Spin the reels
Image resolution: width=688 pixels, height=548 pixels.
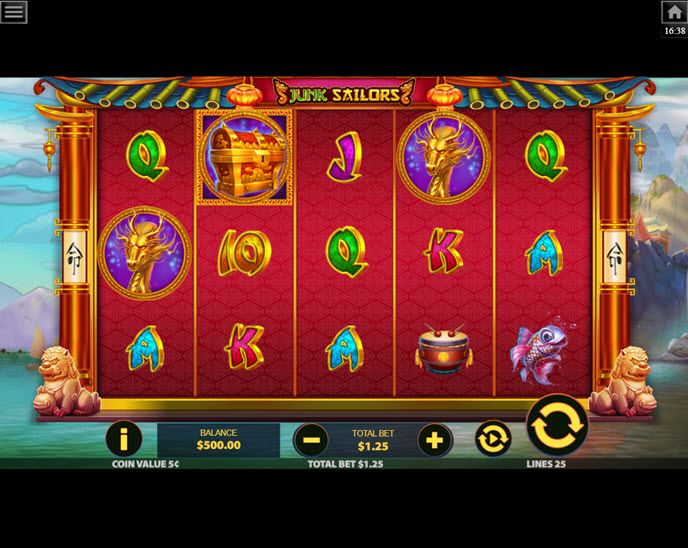pyautogui.click(x=556, y=425)
